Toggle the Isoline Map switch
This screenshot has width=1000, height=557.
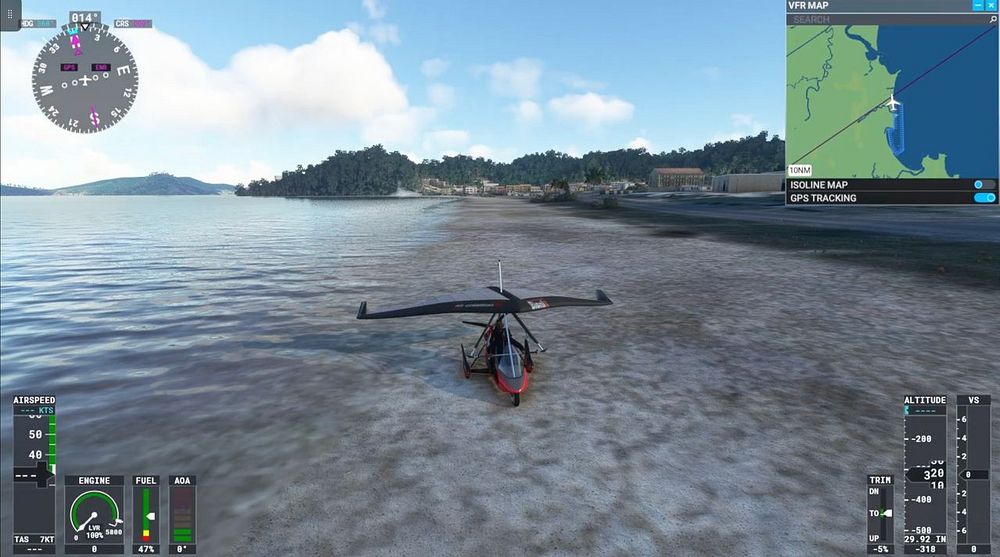(984, 185)
